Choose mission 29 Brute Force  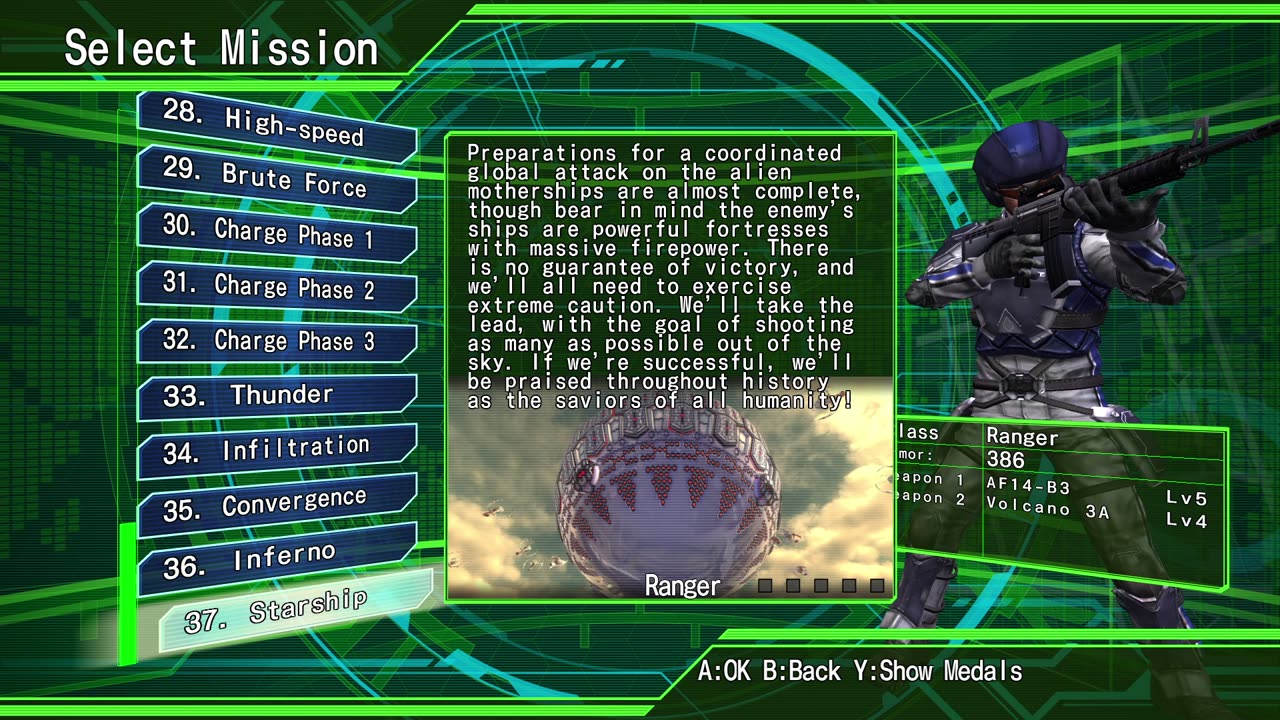point(276,179)
